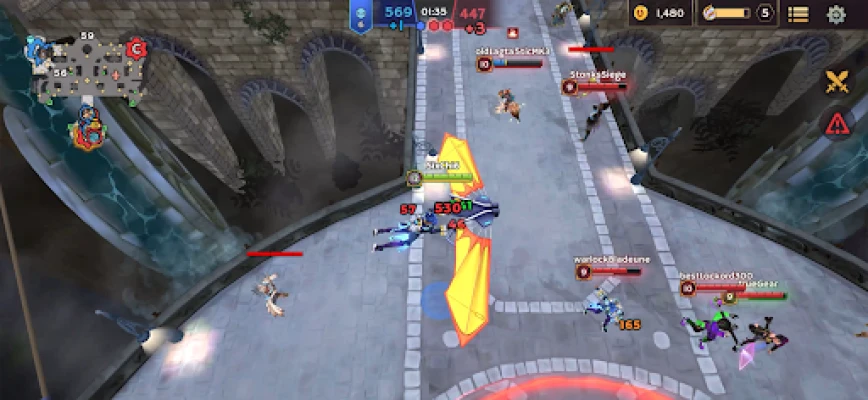
Task: Open the gold coin shop counter
Action: click(x=660, y=13)
